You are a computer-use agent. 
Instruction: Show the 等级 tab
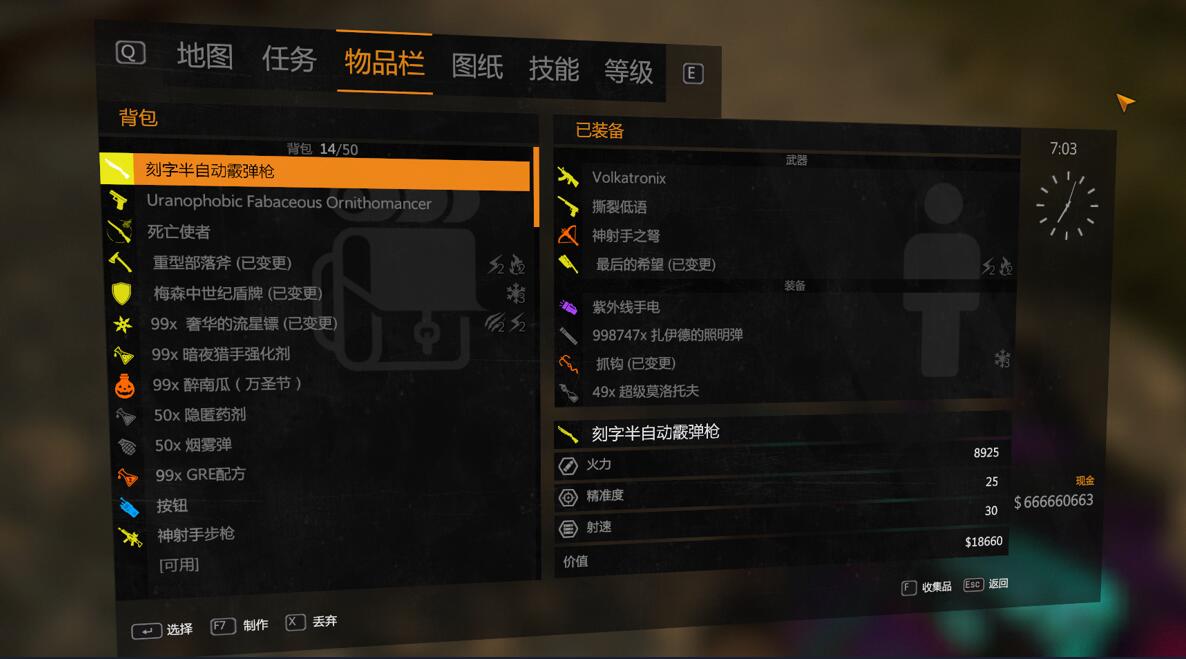(x=628, y=71)
